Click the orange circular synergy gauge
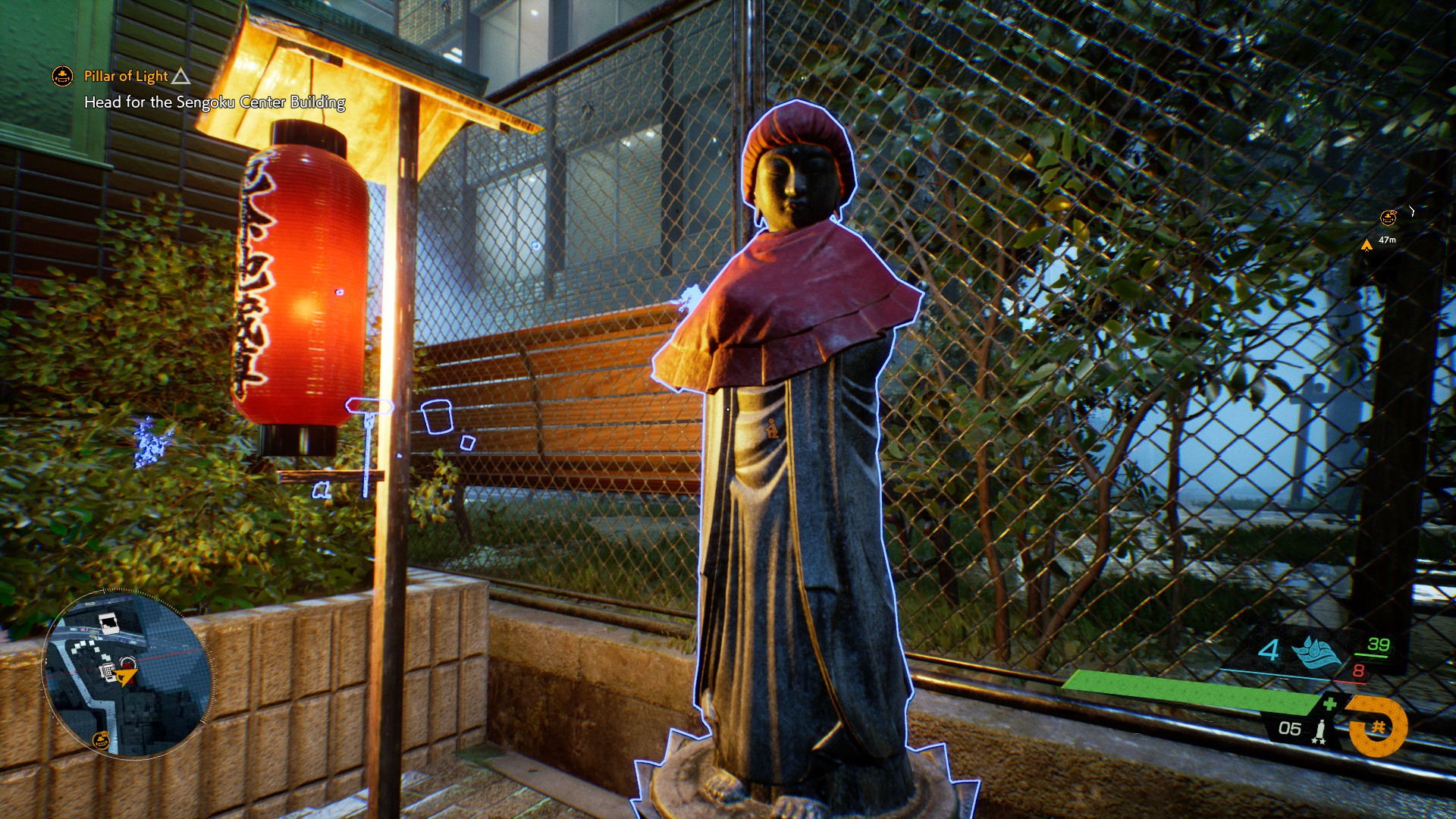1456x819 pixels. (1377, 727)
